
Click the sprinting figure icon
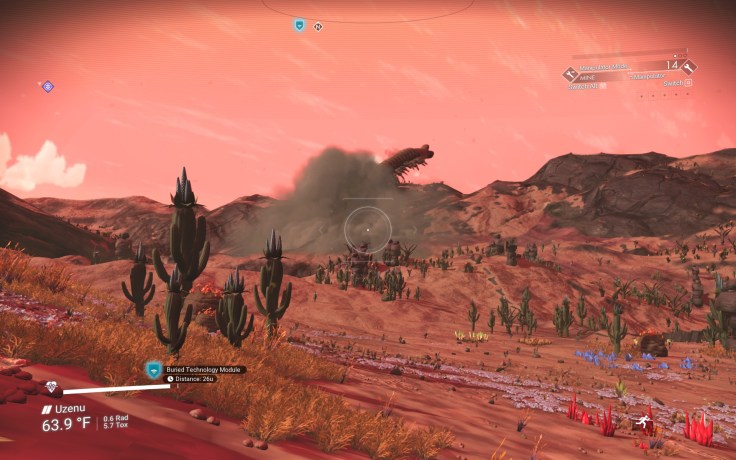point(646,424)
